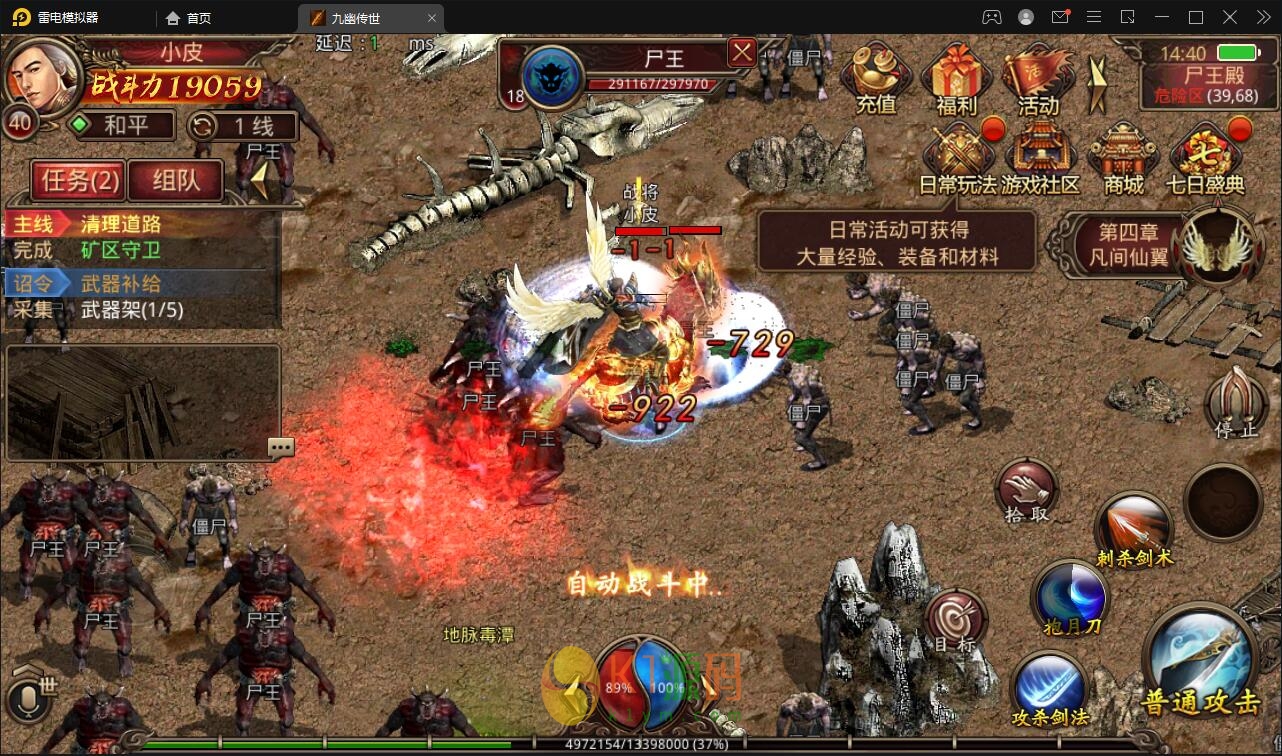
Task: Switch to the 任务(2) quest tab
Action: 77,180
